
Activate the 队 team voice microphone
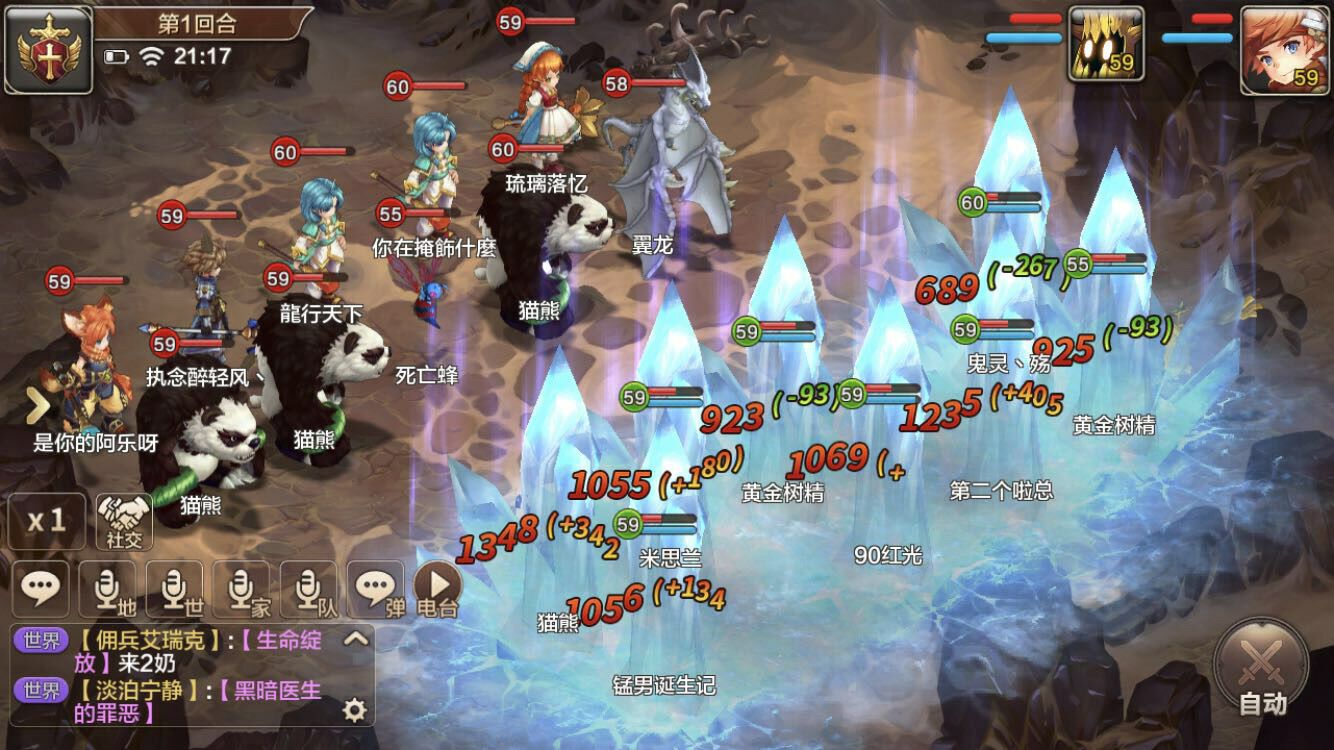tap(308, 589)
